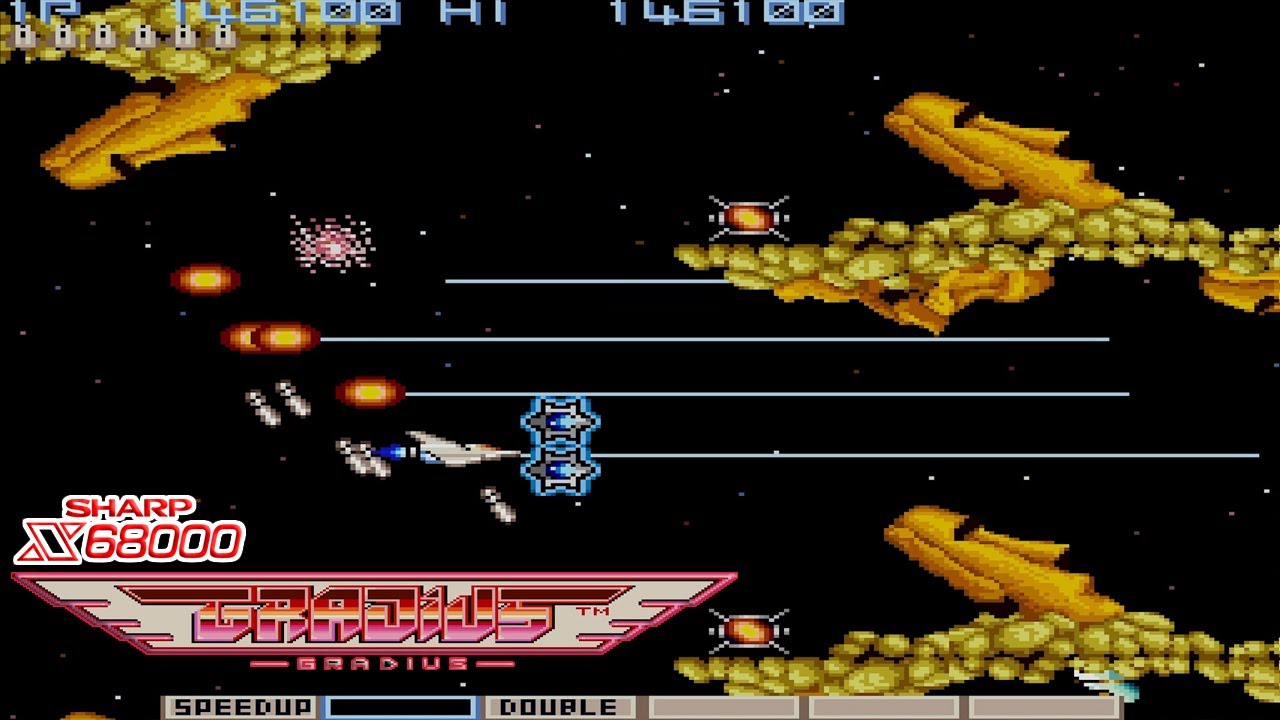The height and width of the screenshot is (720, 1280).
Task: Select the SPEEDUP gauge box outline
Action: 240,706
